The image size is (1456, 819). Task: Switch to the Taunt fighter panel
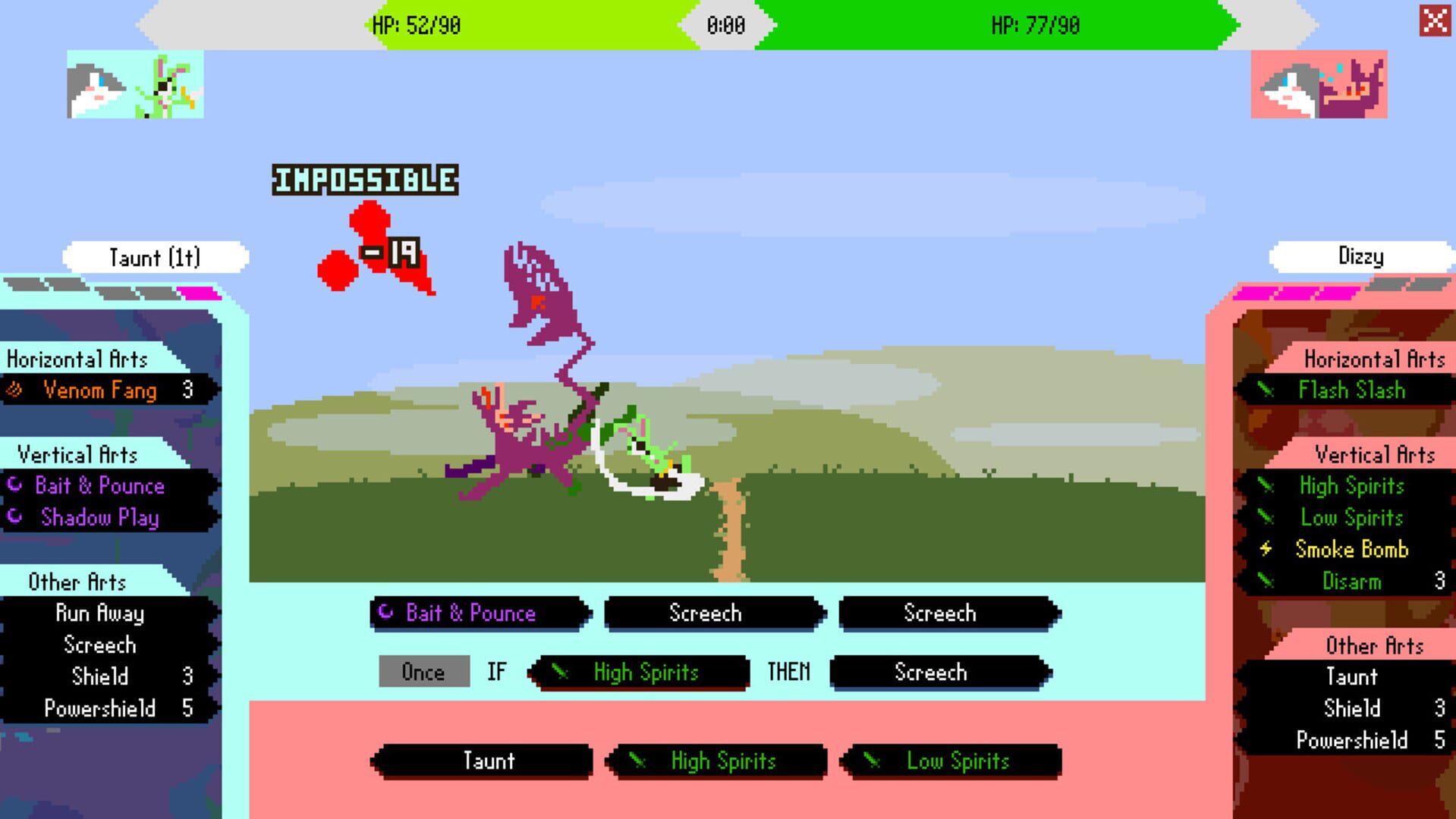(156, 256)
